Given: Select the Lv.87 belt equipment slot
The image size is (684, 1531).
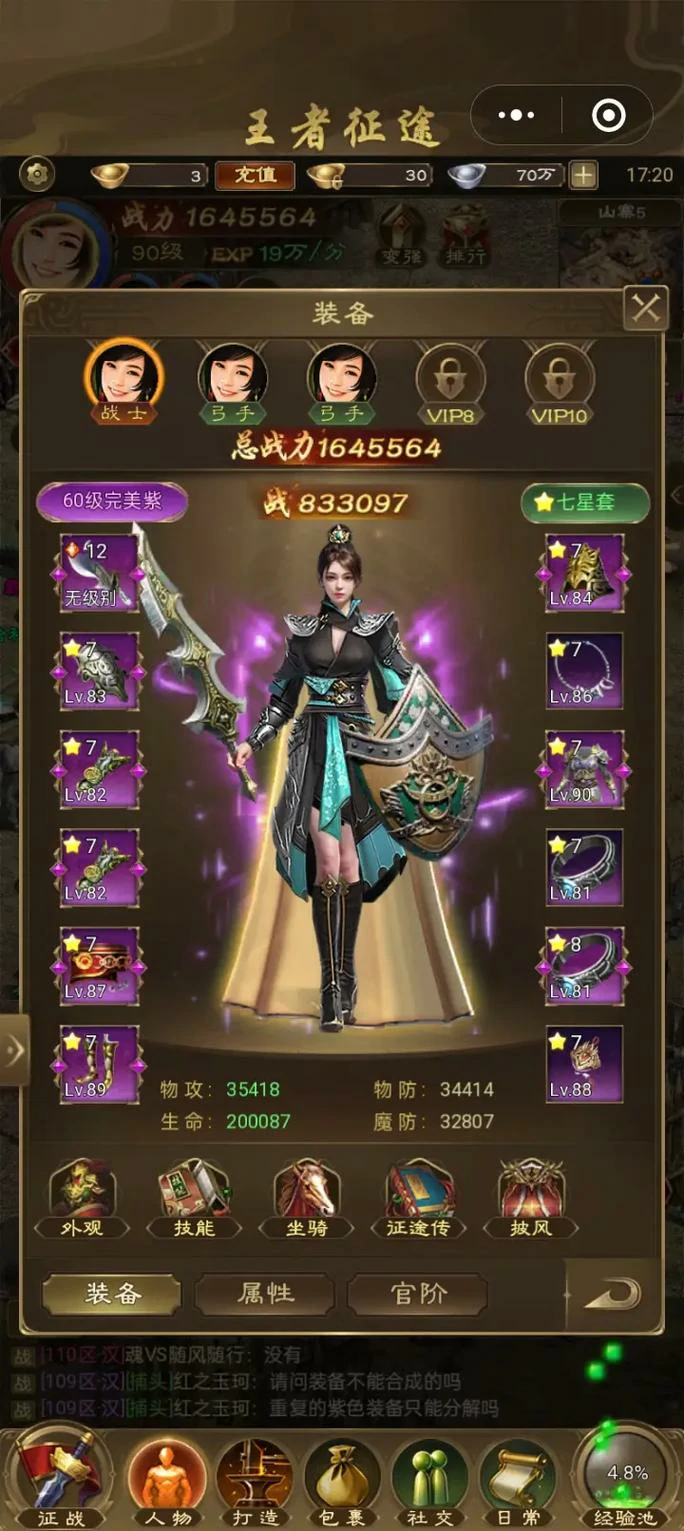Looking at the screenshot, I should point(99,966).
